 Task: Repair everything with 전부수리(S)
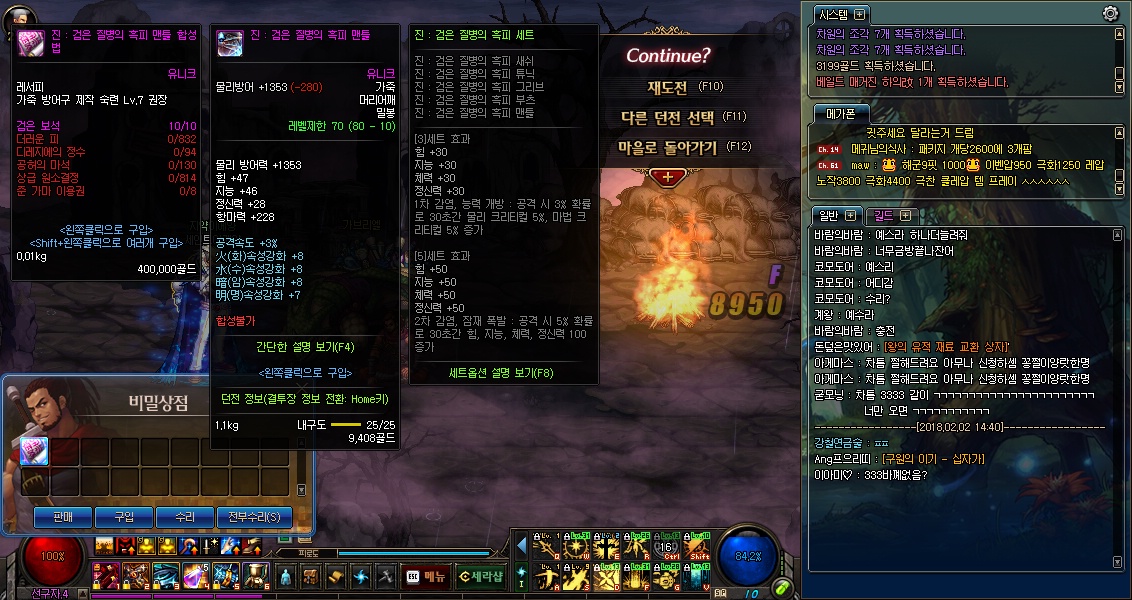(254, 517)
